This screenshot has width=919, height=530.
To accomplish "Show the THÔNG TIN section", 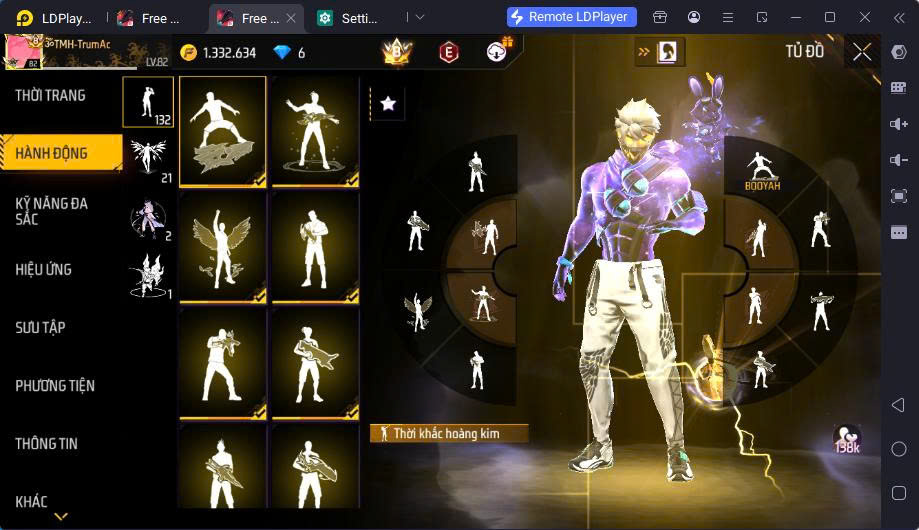I will click(46, 443).
